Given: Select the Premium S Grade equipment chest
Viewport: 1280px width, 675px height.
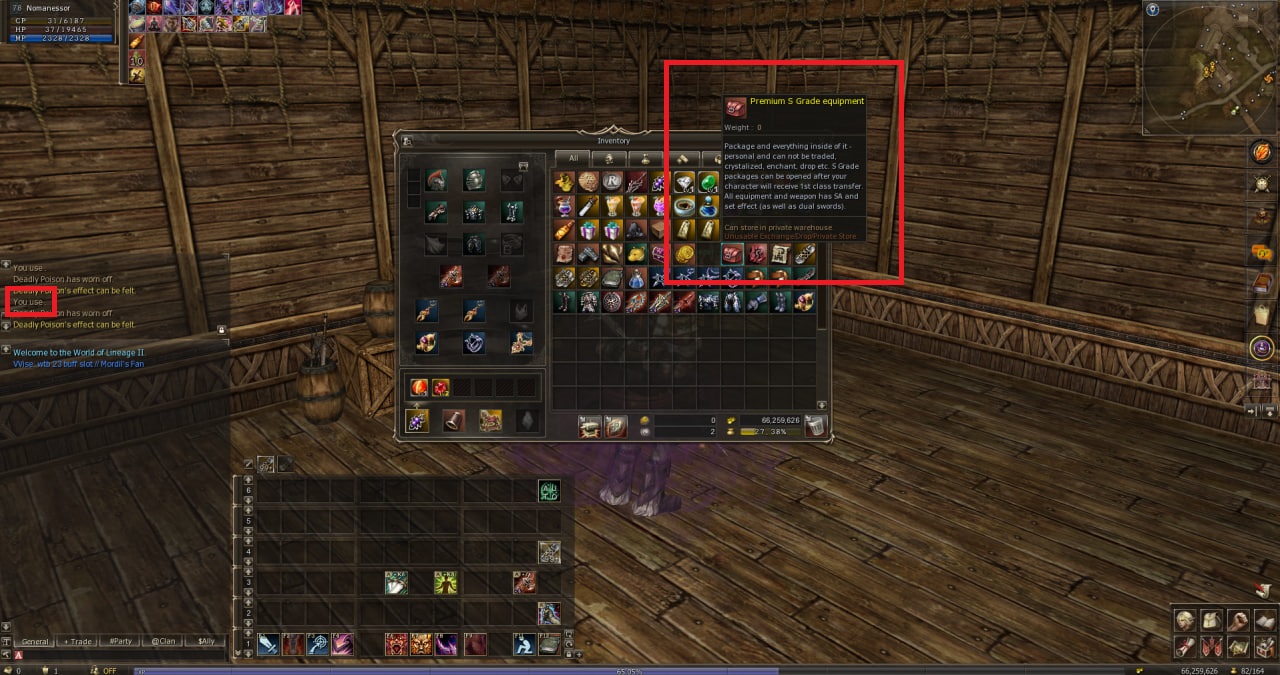Looking at the screenshot, I should click(733, 255).
